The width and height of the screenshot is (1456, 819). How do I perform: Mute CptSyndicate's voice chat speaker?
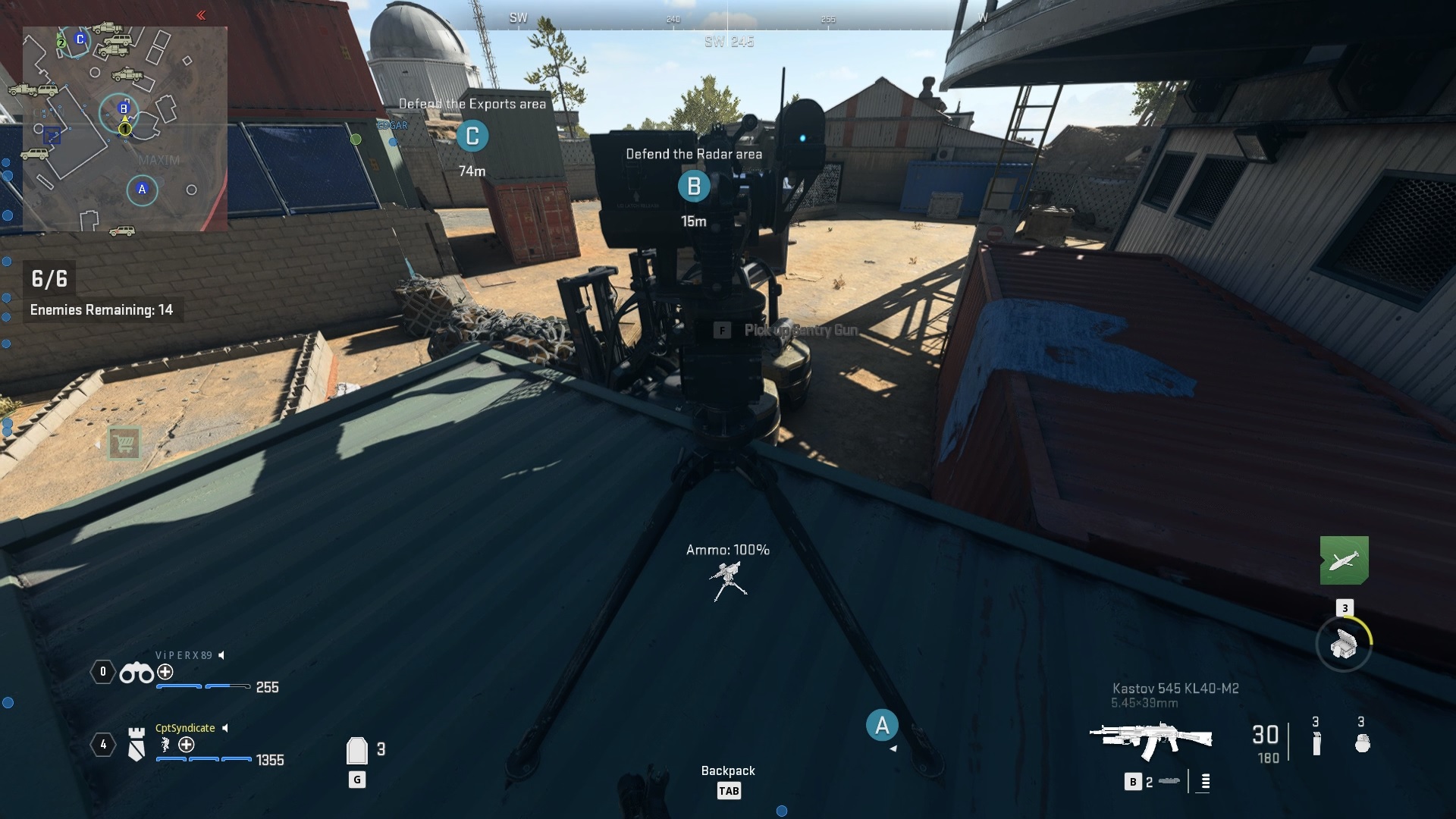click(224, 728)
